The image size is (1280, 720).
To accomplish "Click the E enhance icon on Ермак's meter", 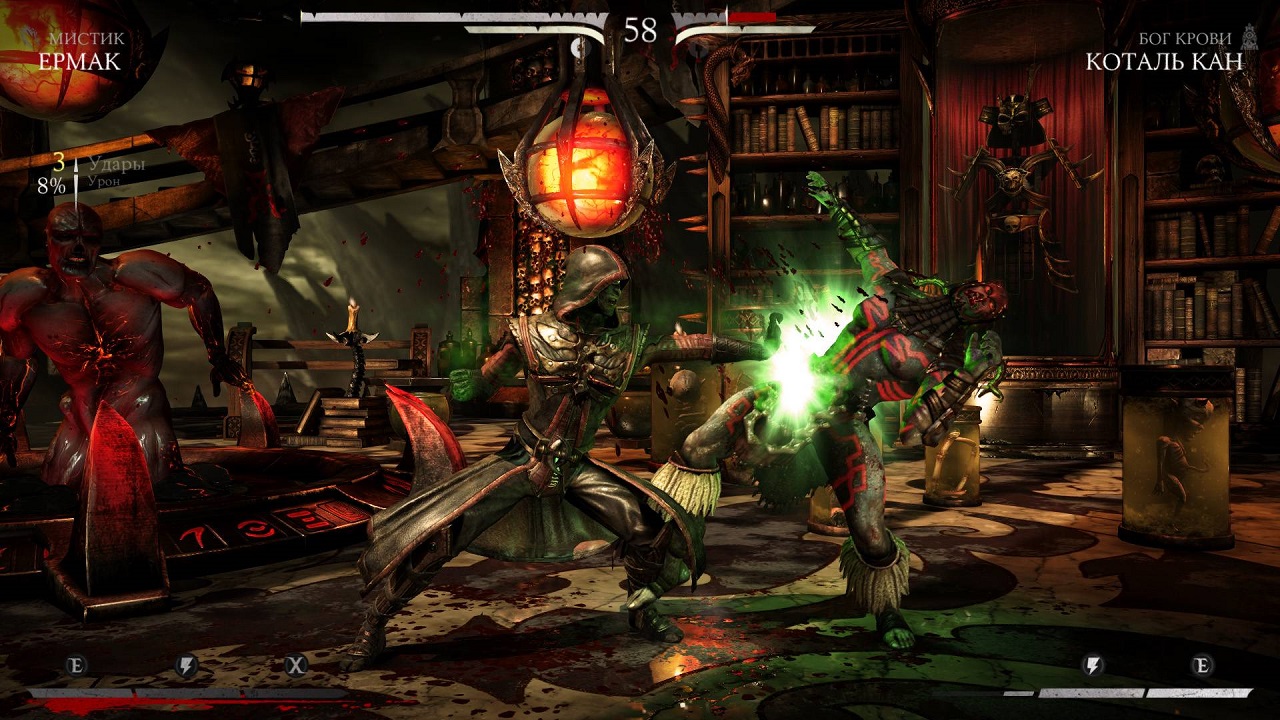I will 77,665.
